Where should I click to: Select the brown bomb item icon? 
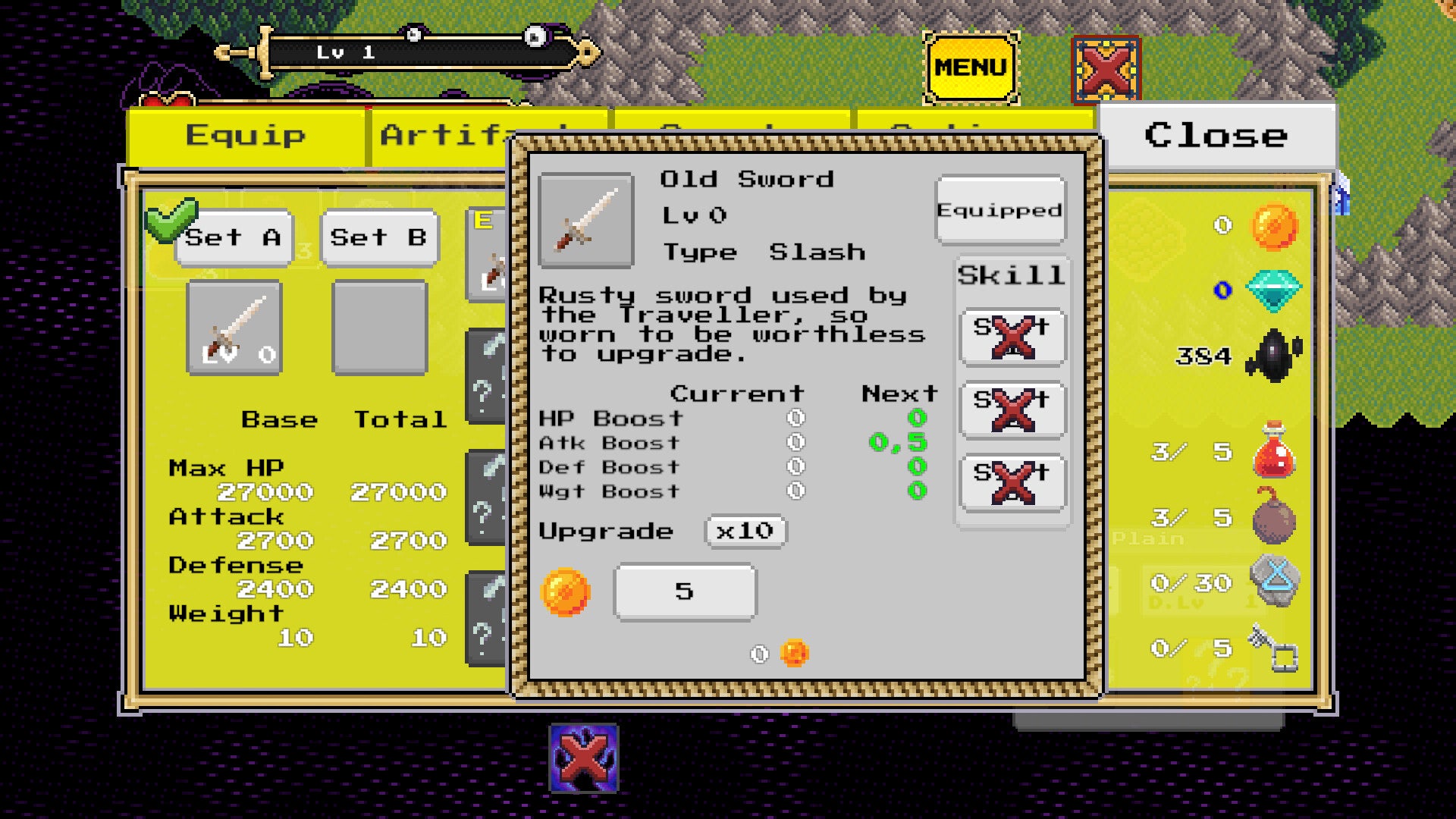click(x=1274, y=517)
